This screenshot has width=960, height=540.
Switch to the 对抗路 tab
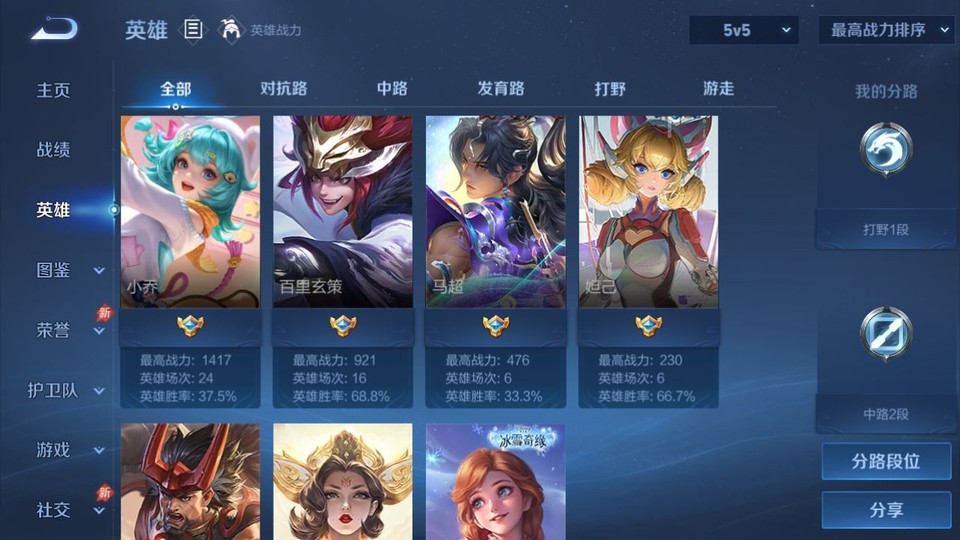283,88
